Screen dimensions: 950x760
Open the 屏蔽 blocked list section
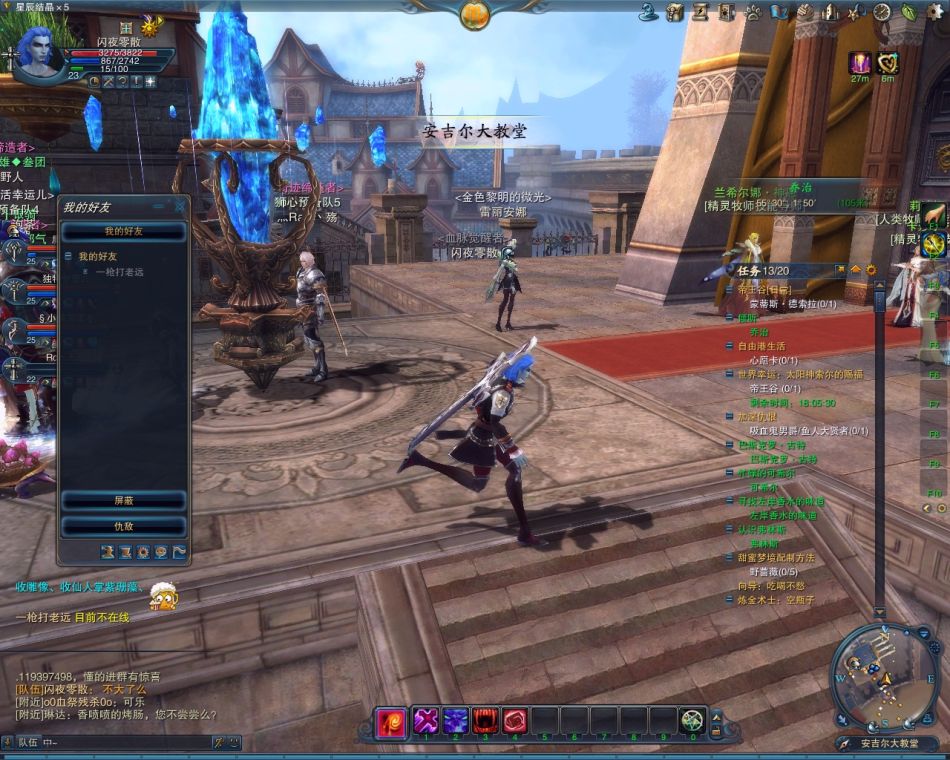(124, 499)
